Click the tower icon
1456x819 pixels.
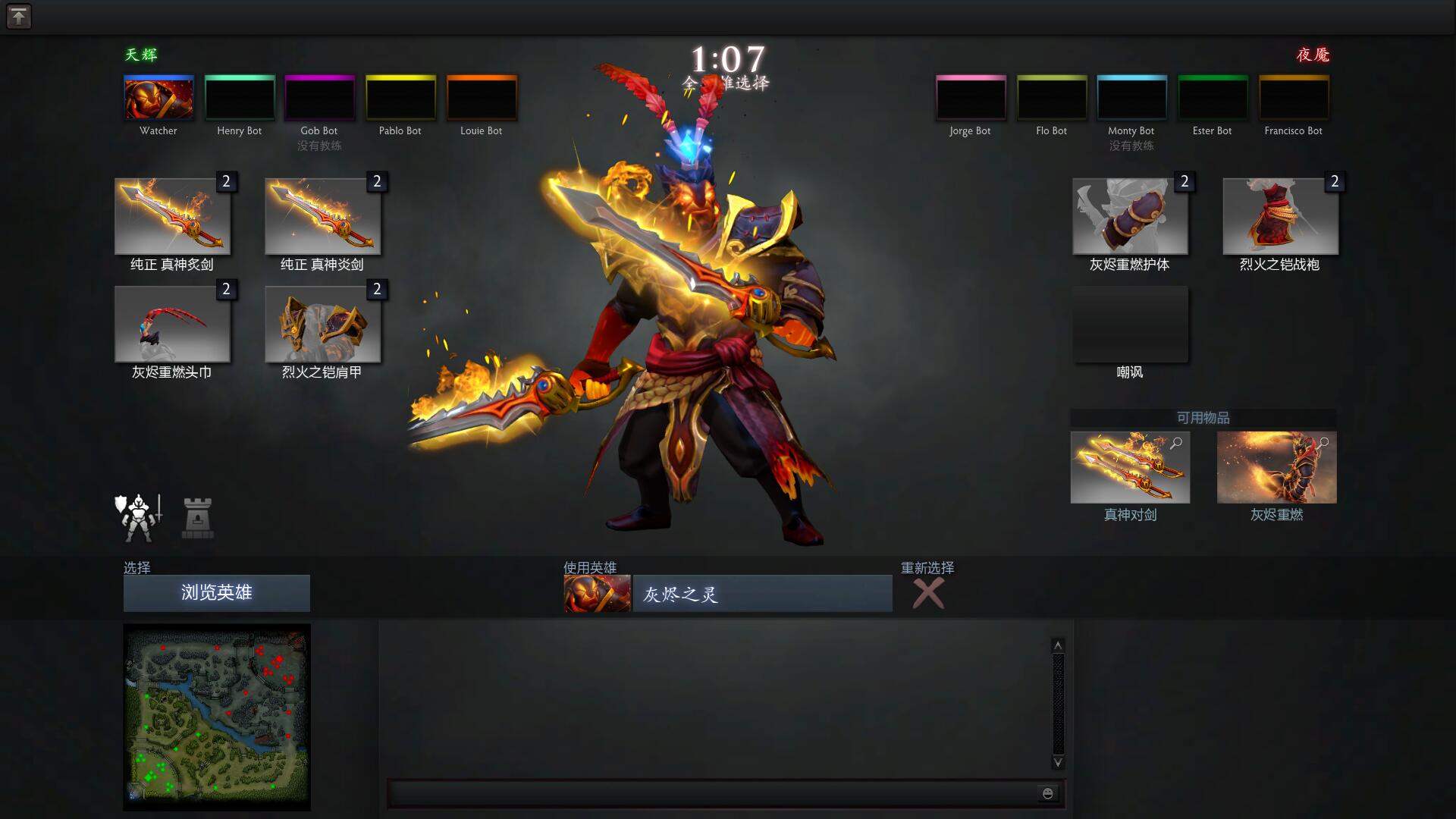[197, 518]
